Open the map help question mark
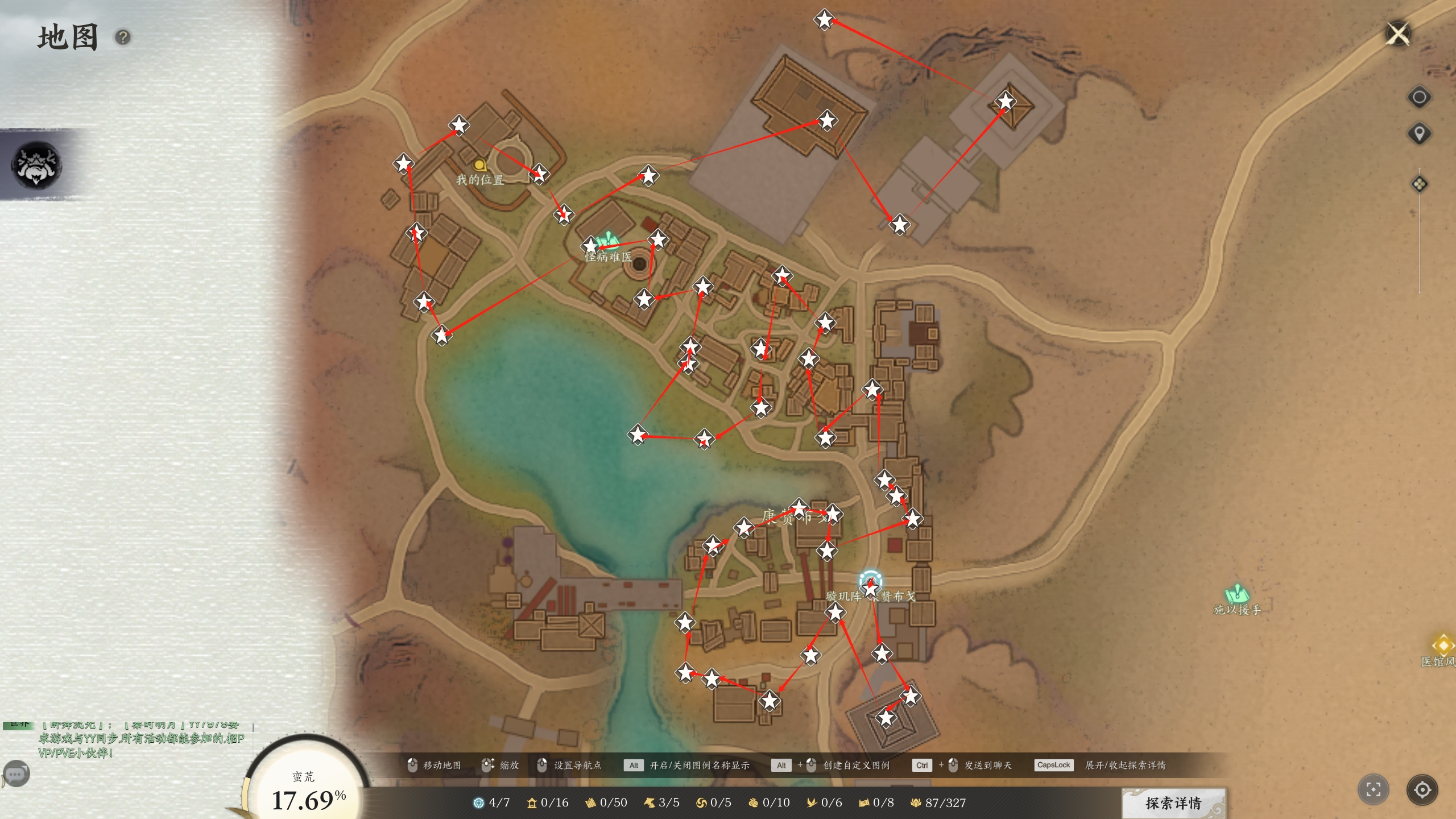 pos(123,38)
